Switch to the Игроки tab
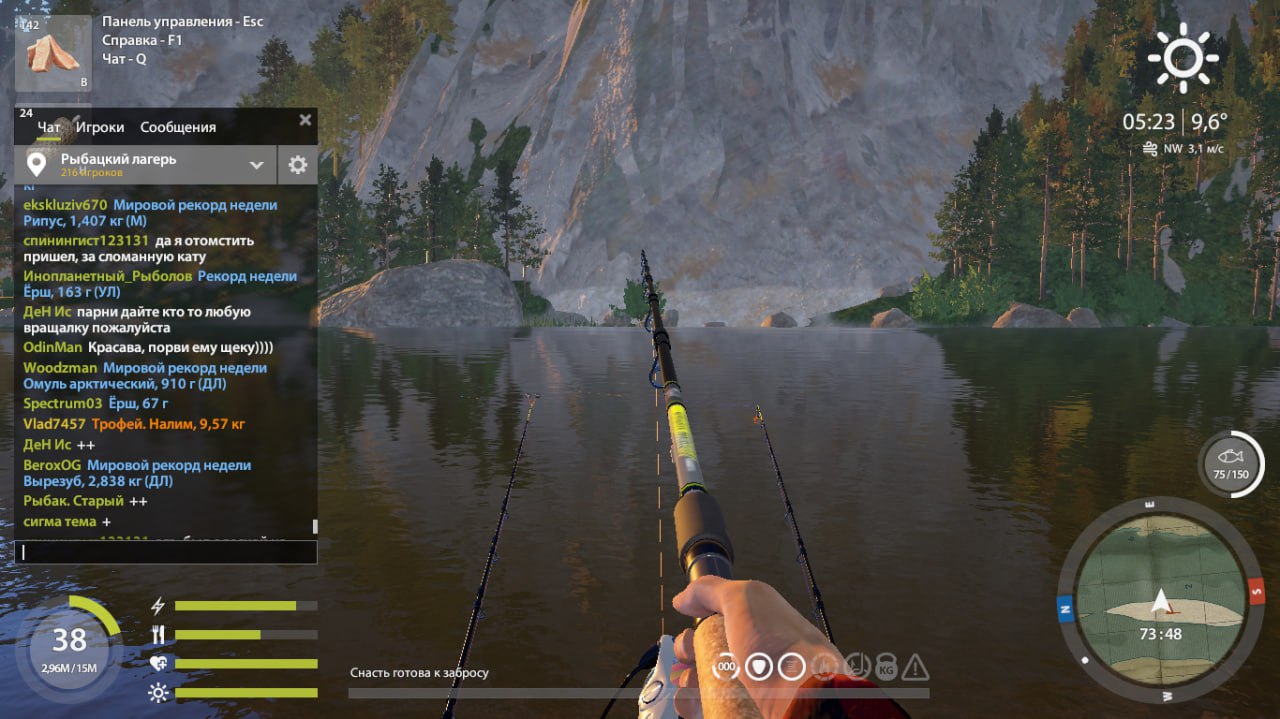 (x=100, y=127)
